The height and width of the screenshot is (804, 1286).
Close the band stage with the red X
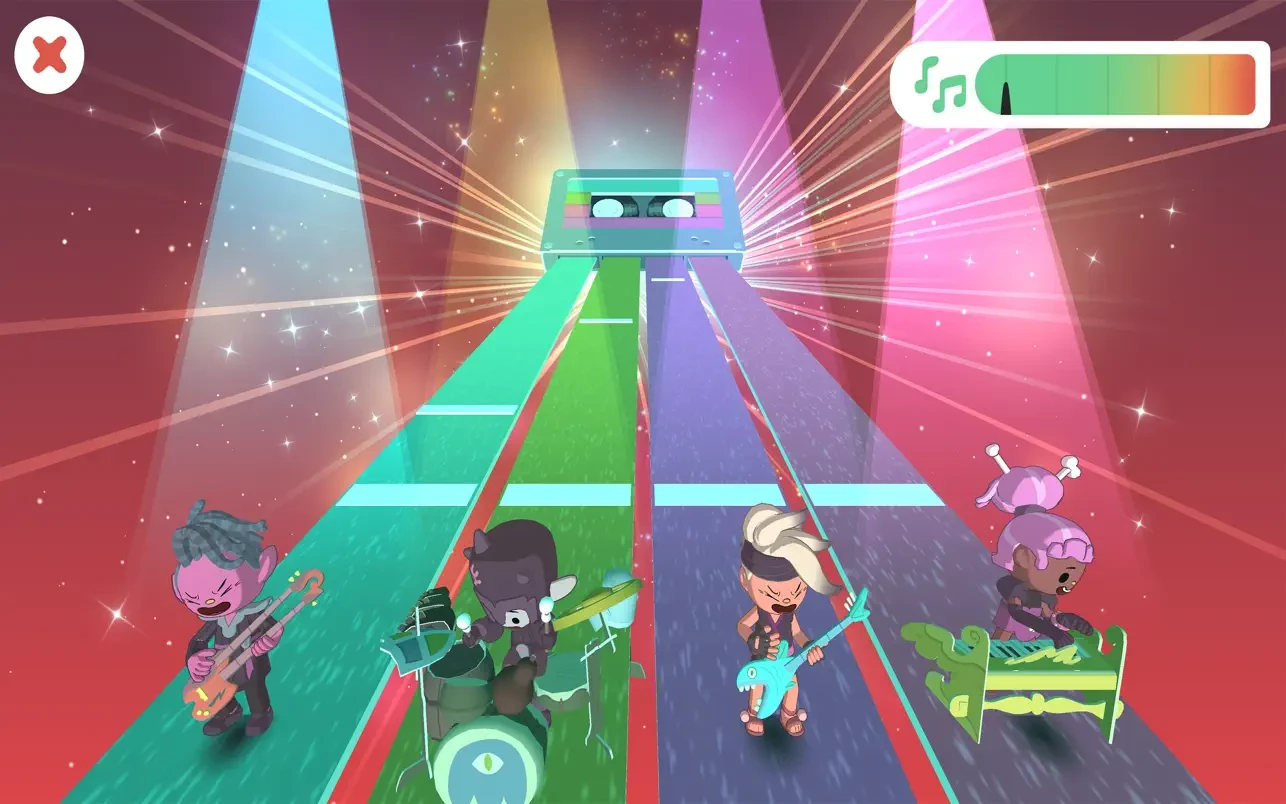[49, 57]
